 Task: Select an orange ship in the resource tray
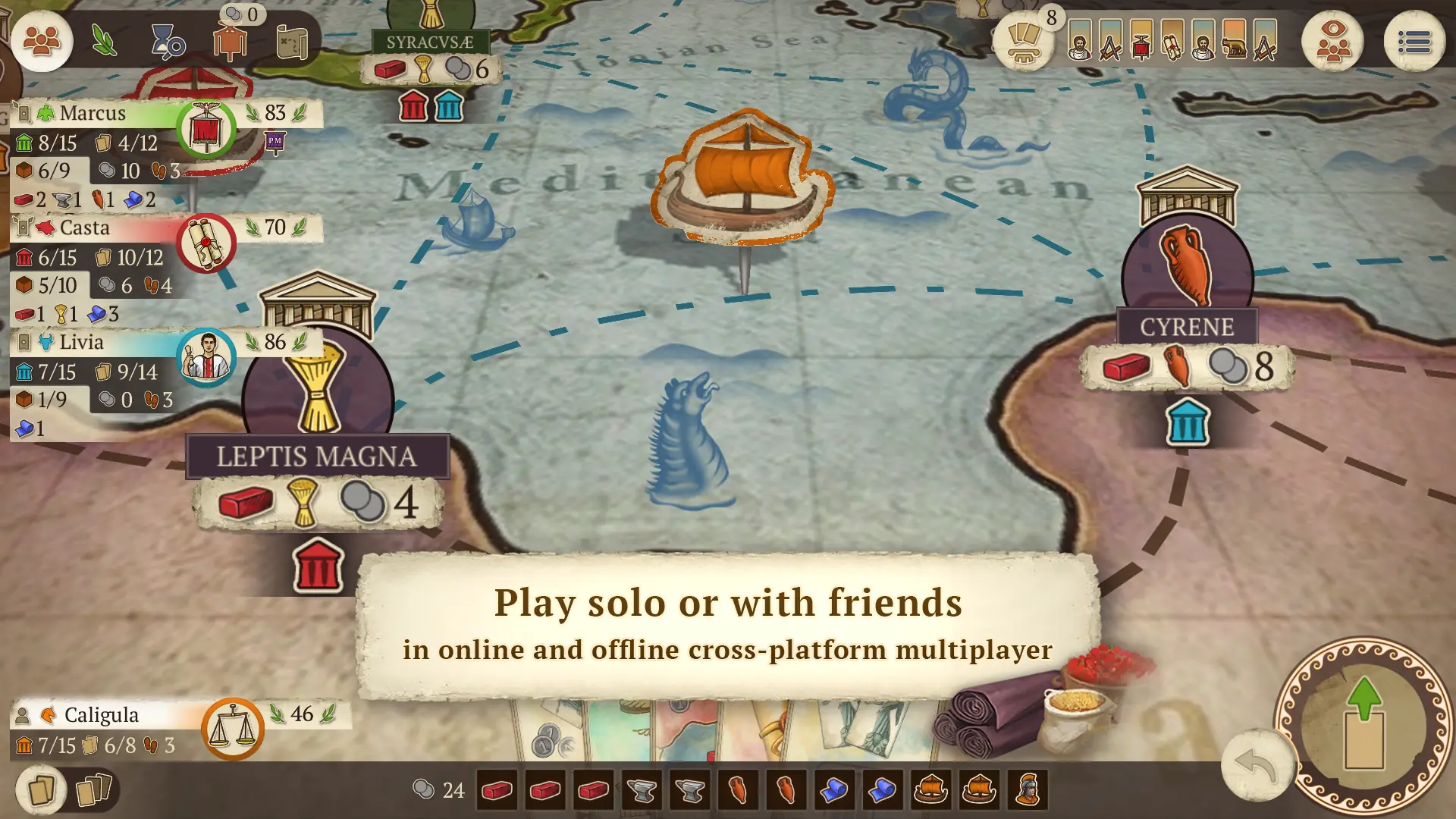pos(933,790)
